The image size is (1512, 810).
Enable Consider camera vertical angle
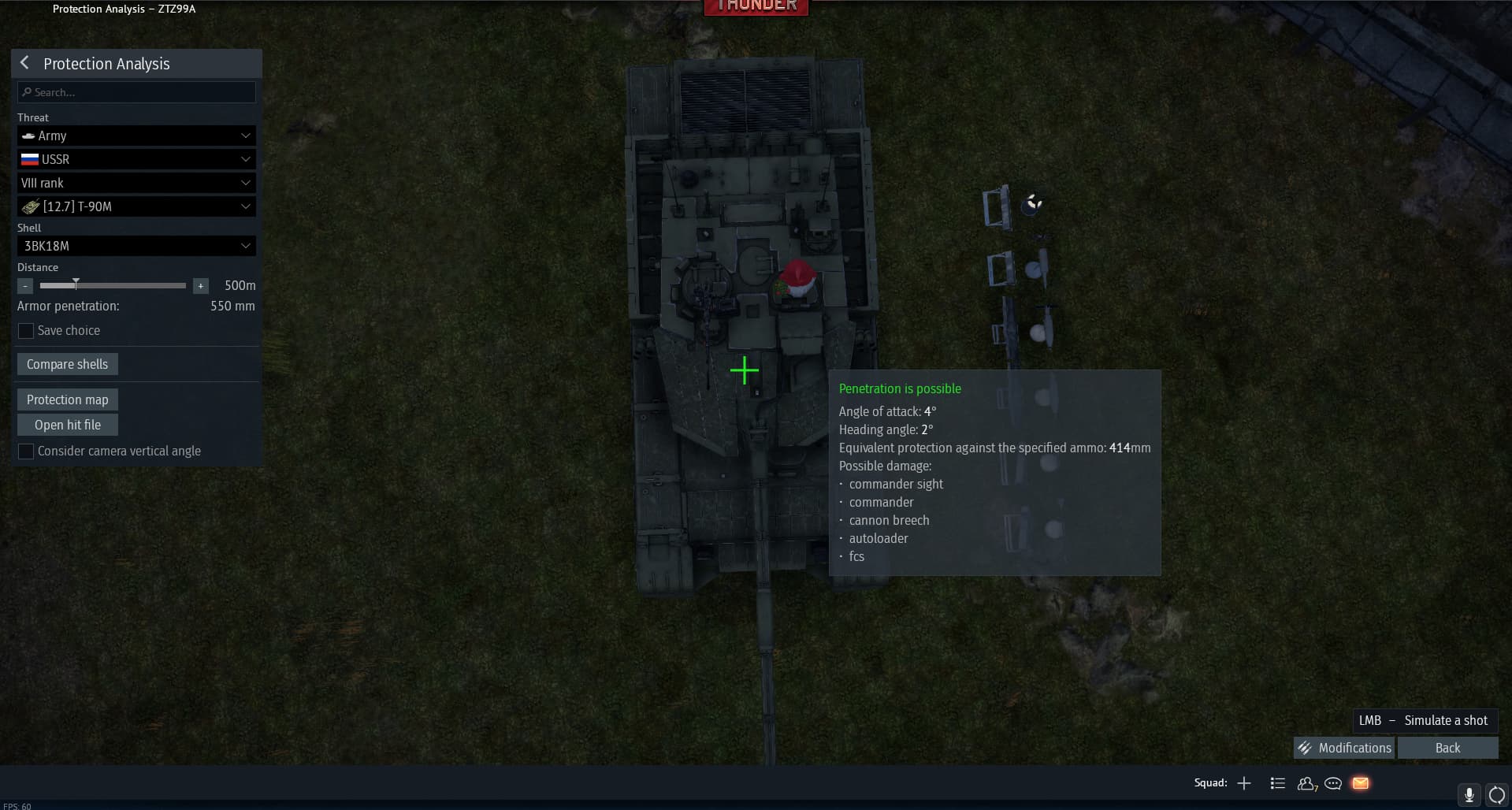[26, 451]
